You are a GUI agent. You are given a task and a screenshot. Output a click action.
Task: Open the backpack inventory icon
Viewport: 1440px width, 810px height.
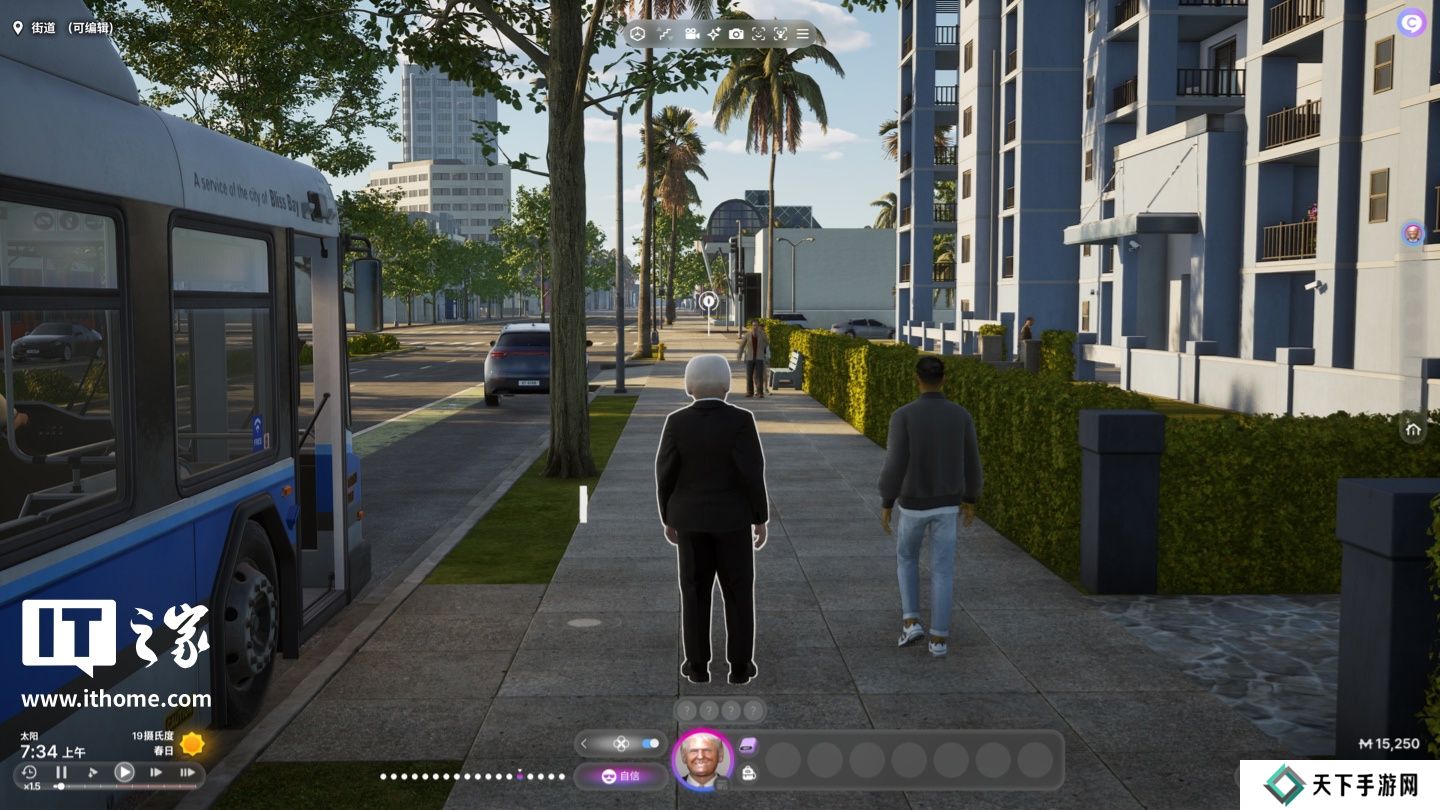[x=749, y=772]
